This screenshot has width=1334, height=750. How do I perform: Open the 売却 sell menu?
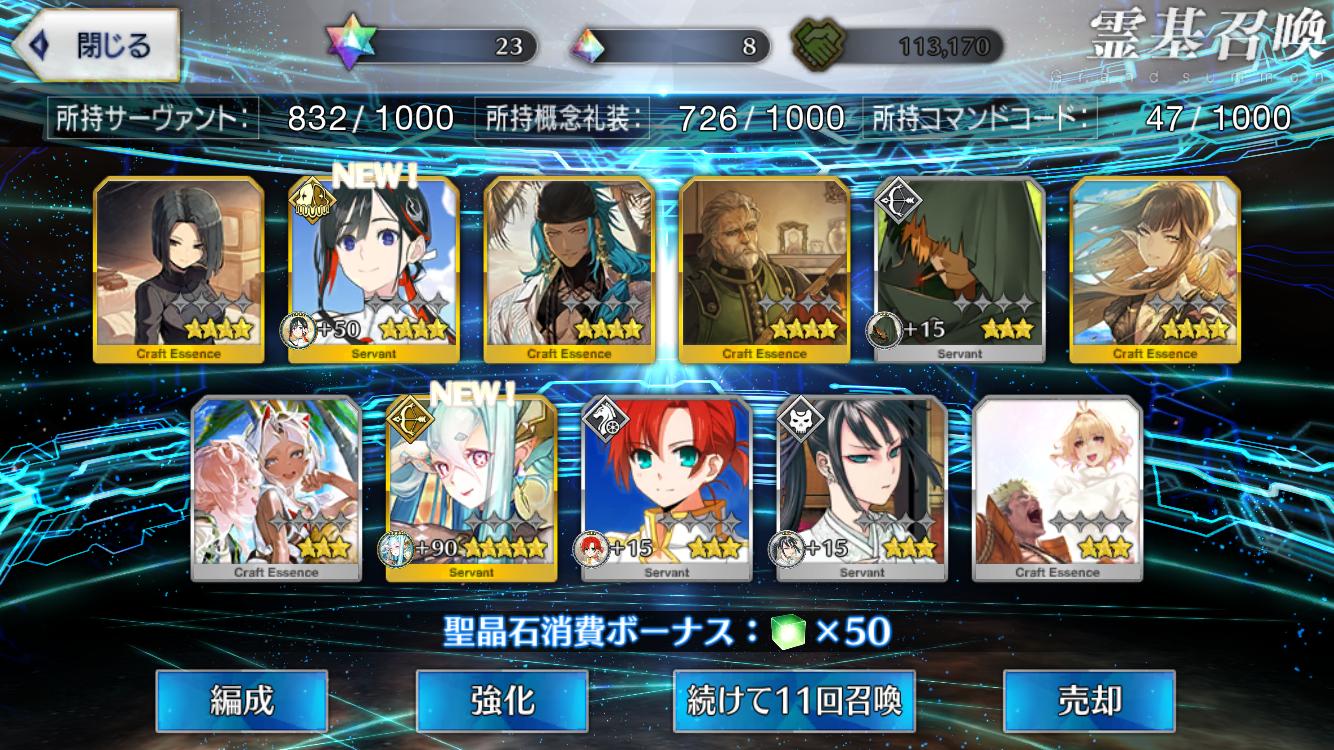point(1088,701)
